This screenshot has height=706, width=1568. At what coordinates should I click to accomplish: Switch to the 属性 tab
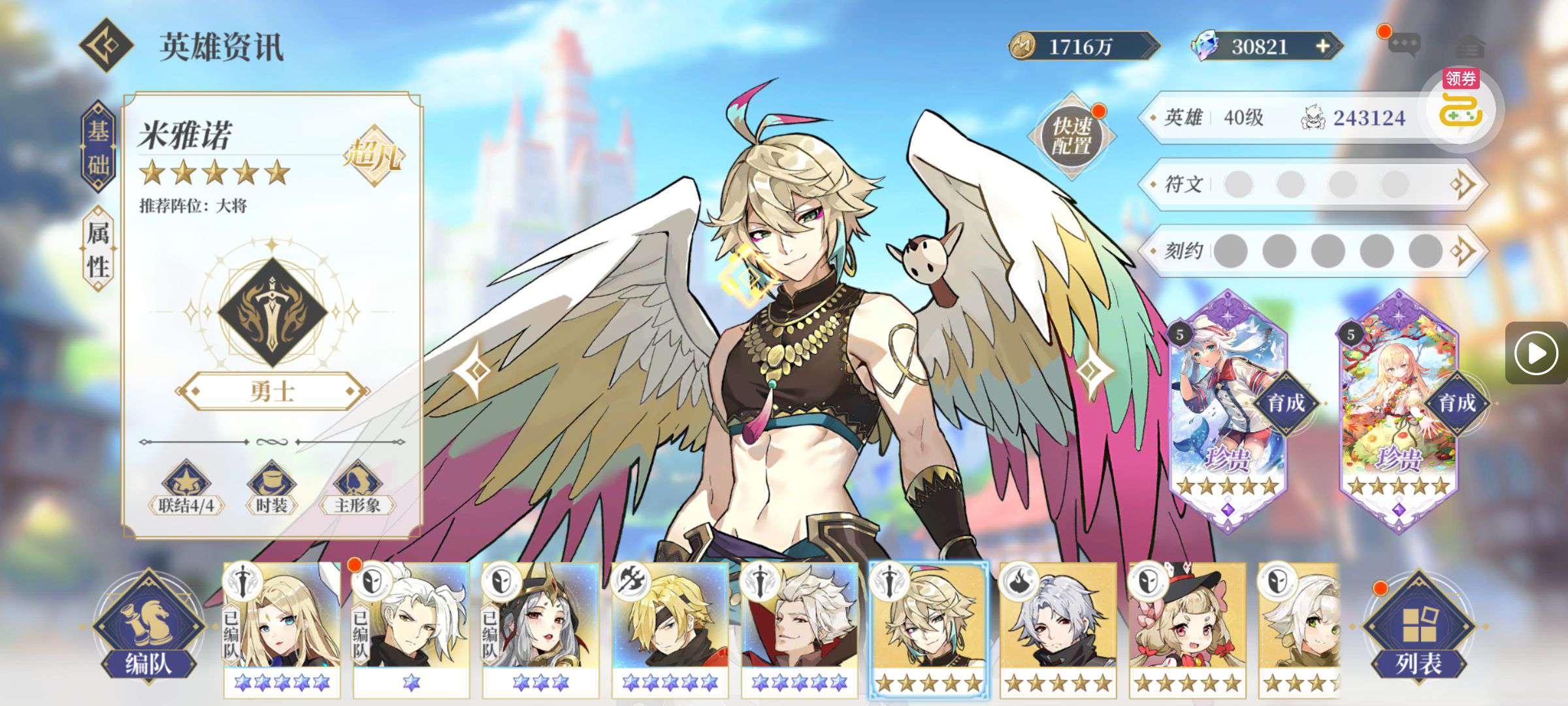pos(98,249)
